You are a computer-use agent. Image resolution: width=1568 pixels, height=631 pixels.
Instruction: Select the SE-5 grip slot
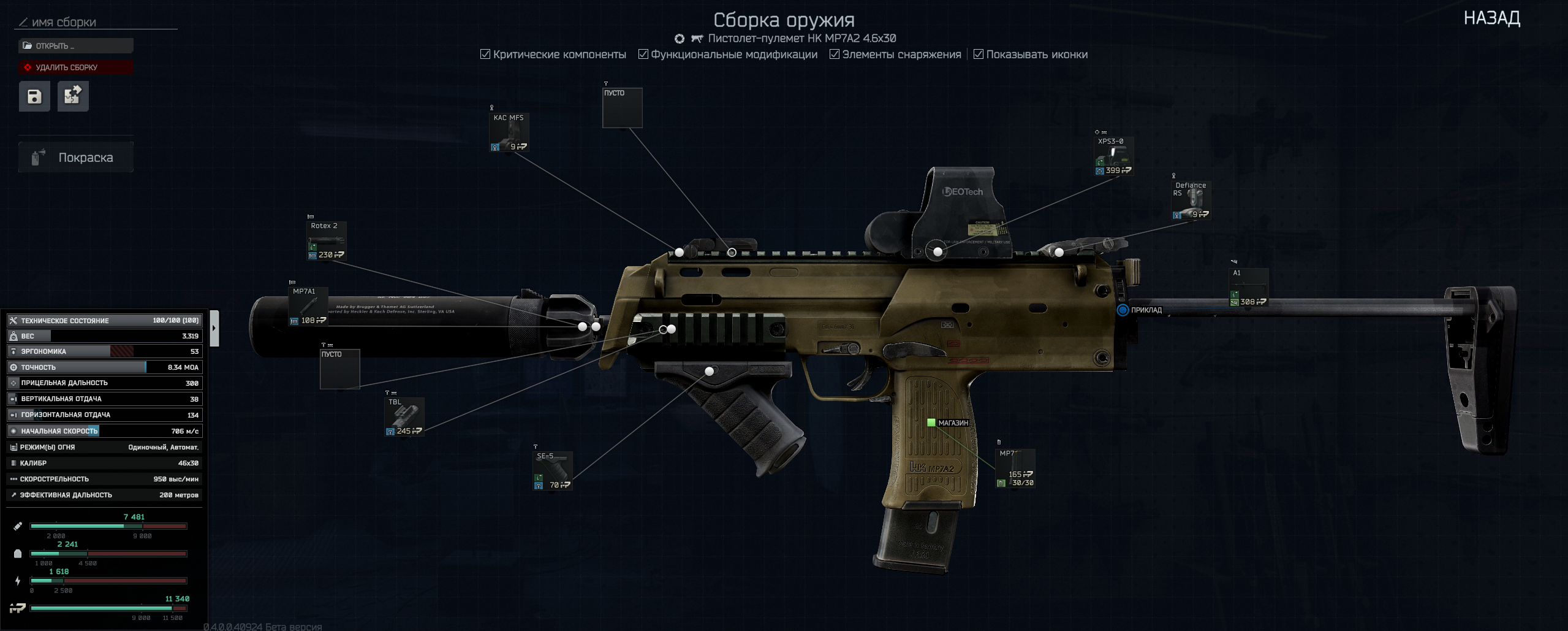click(x=553, y=471)
